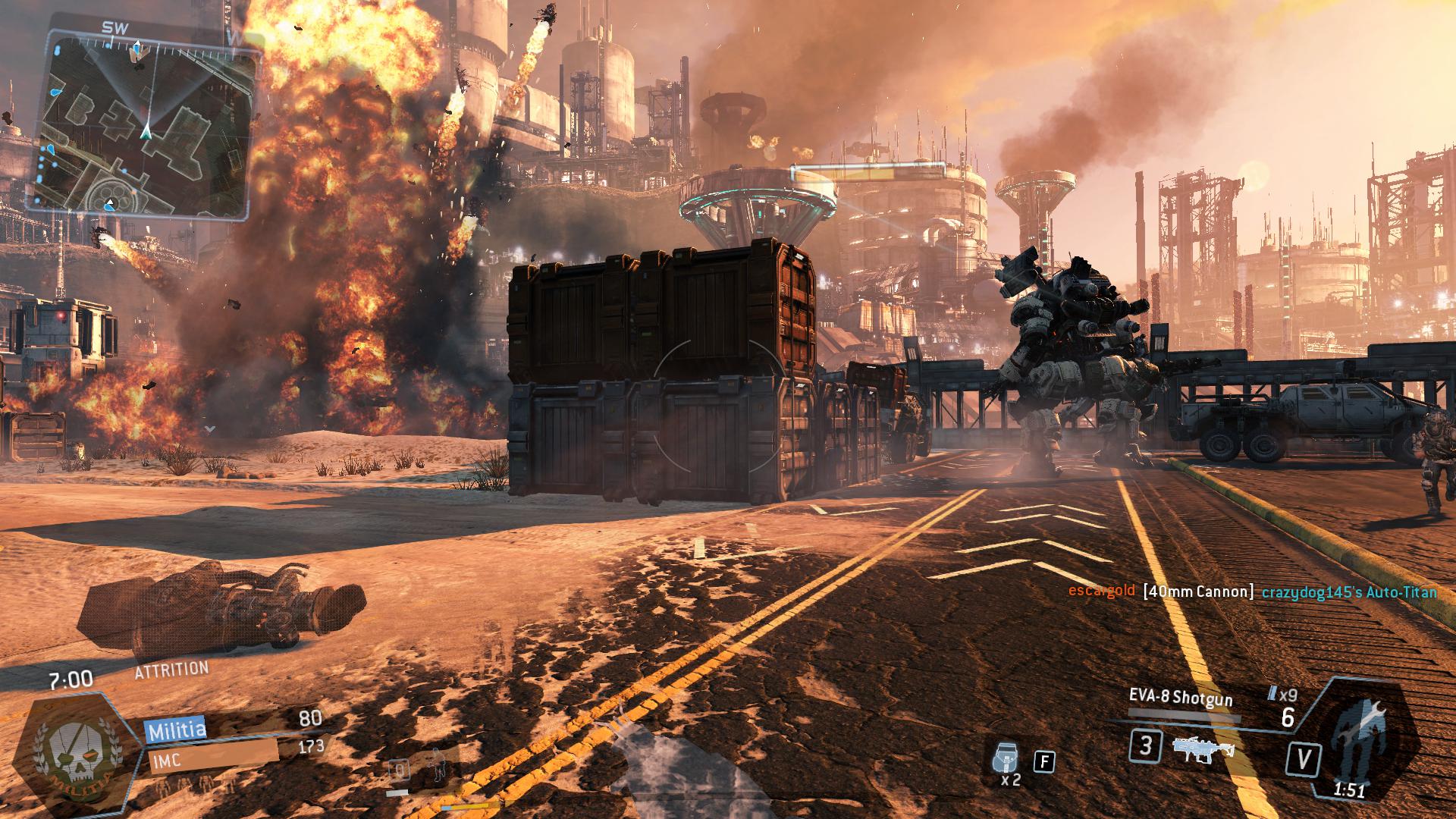Viewport: 1456px width, 819px height.
Task: Click the 40mm Cannon kill feed entry
Action: [x=1198, y=591]
